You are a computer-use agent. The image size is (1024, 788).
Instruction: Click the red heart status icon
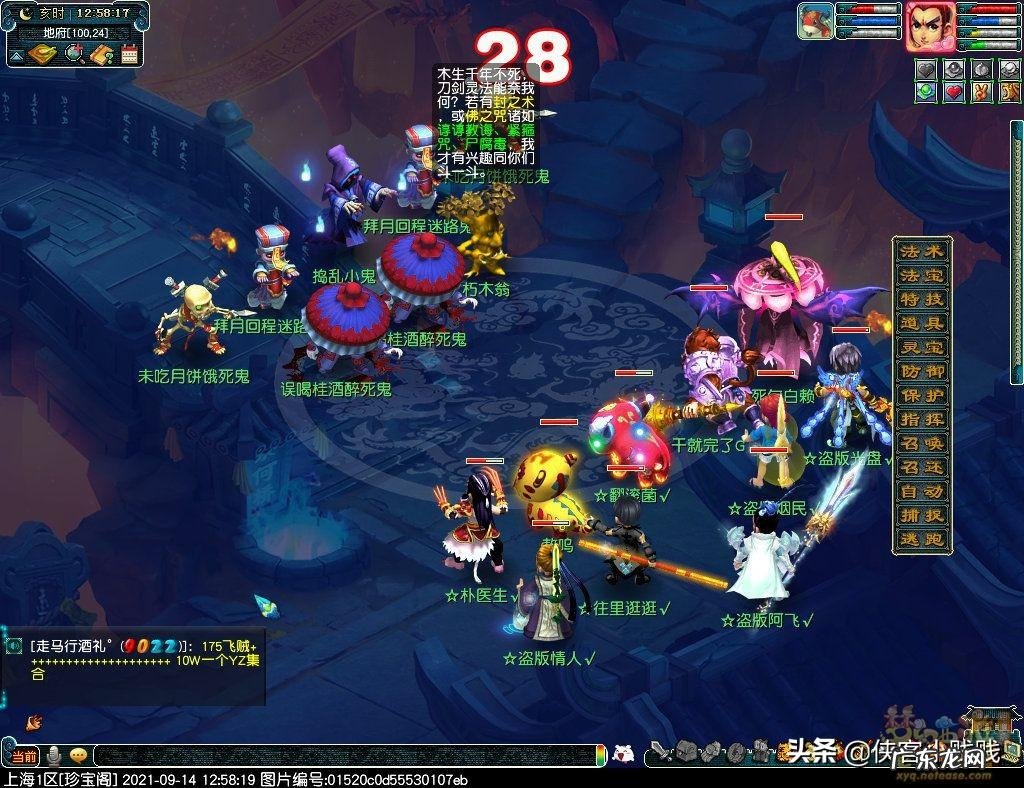(953, 92)
